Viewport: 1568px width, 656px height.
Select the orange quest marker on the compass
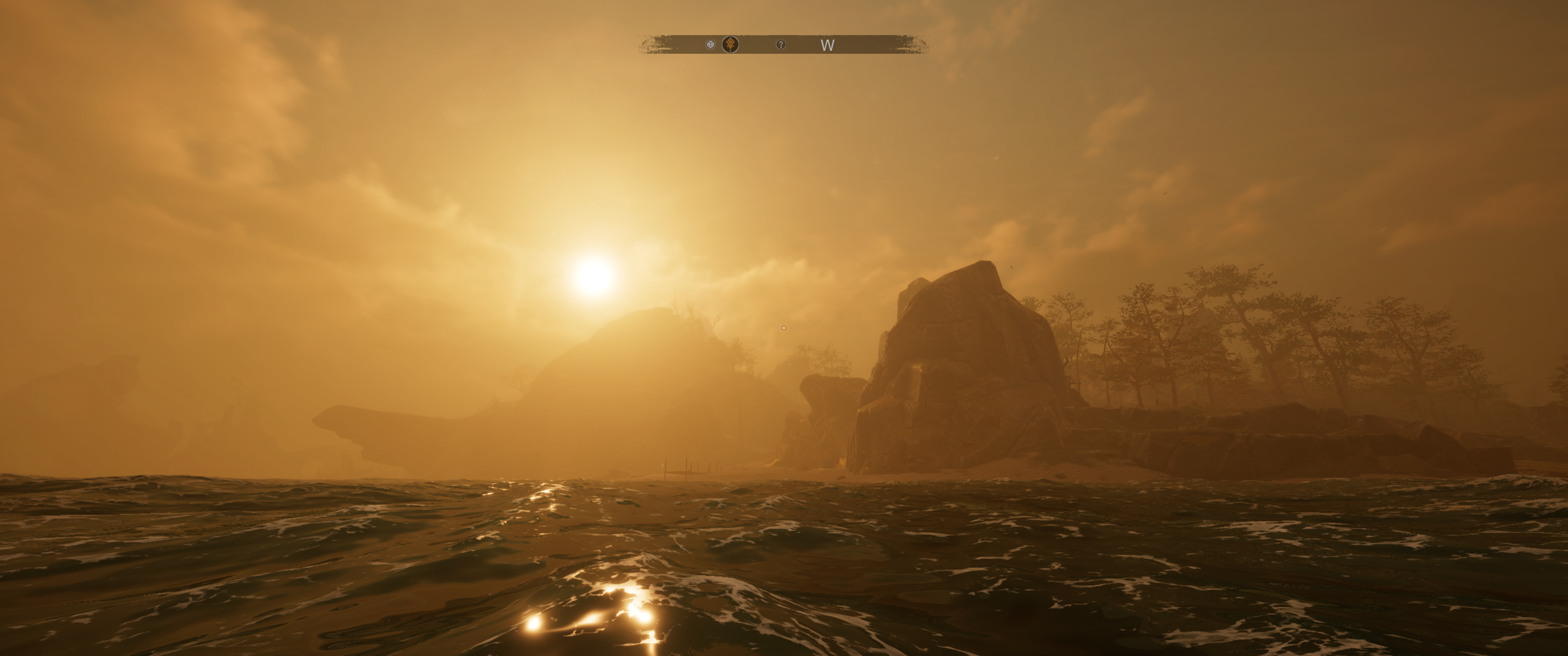point(730,45)
